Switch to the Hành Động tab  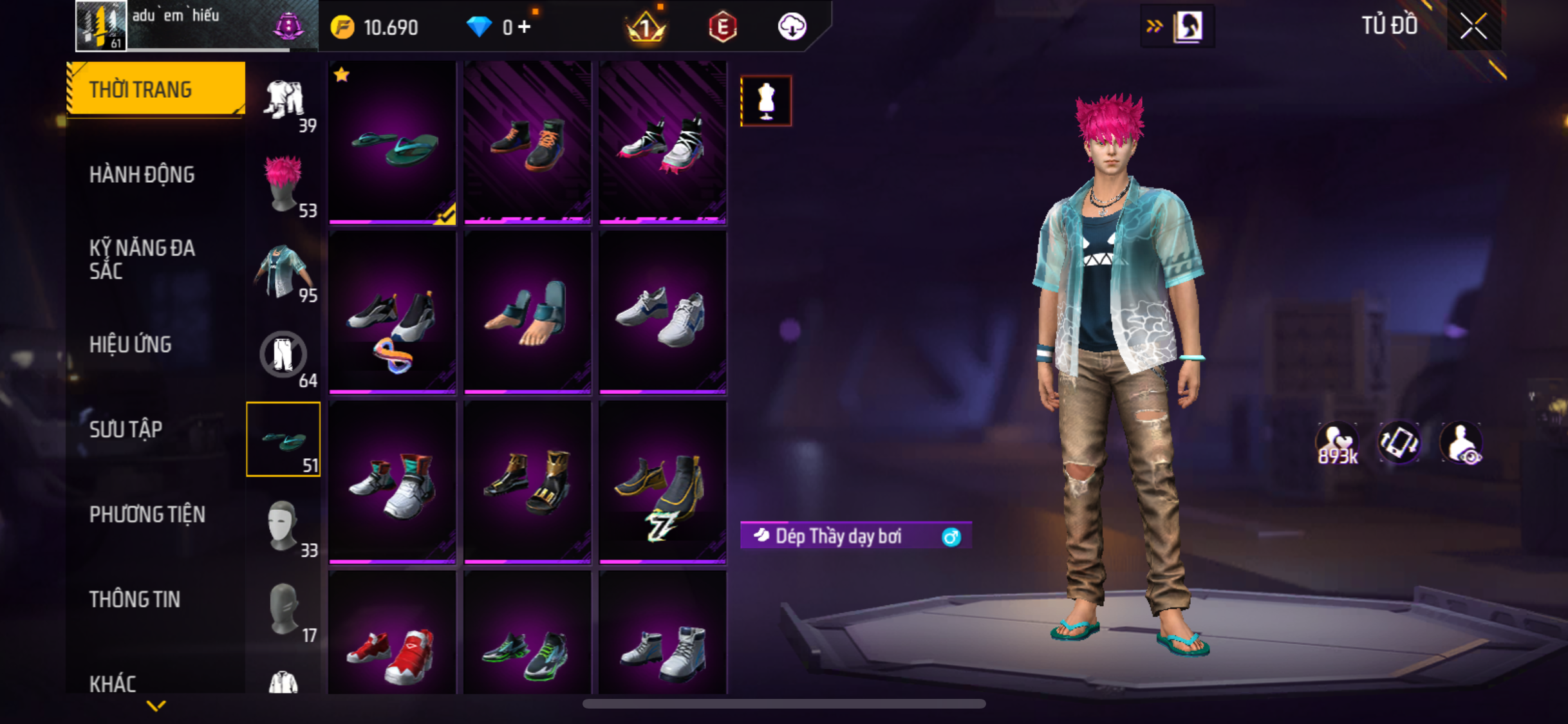142,174
